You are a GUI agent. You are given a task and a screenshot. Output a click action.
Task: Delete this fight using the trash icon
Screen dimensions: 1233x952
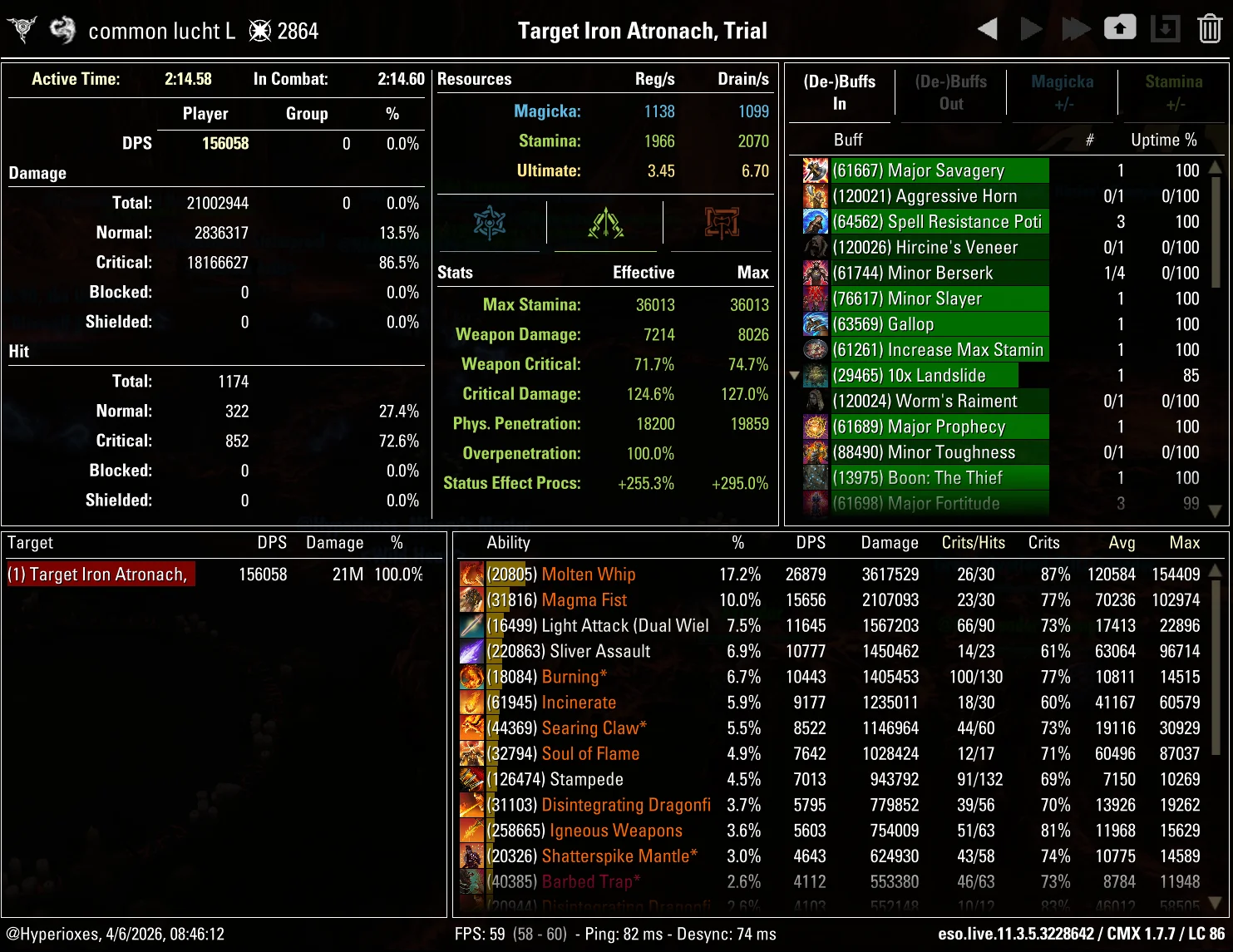(1210, 27)
